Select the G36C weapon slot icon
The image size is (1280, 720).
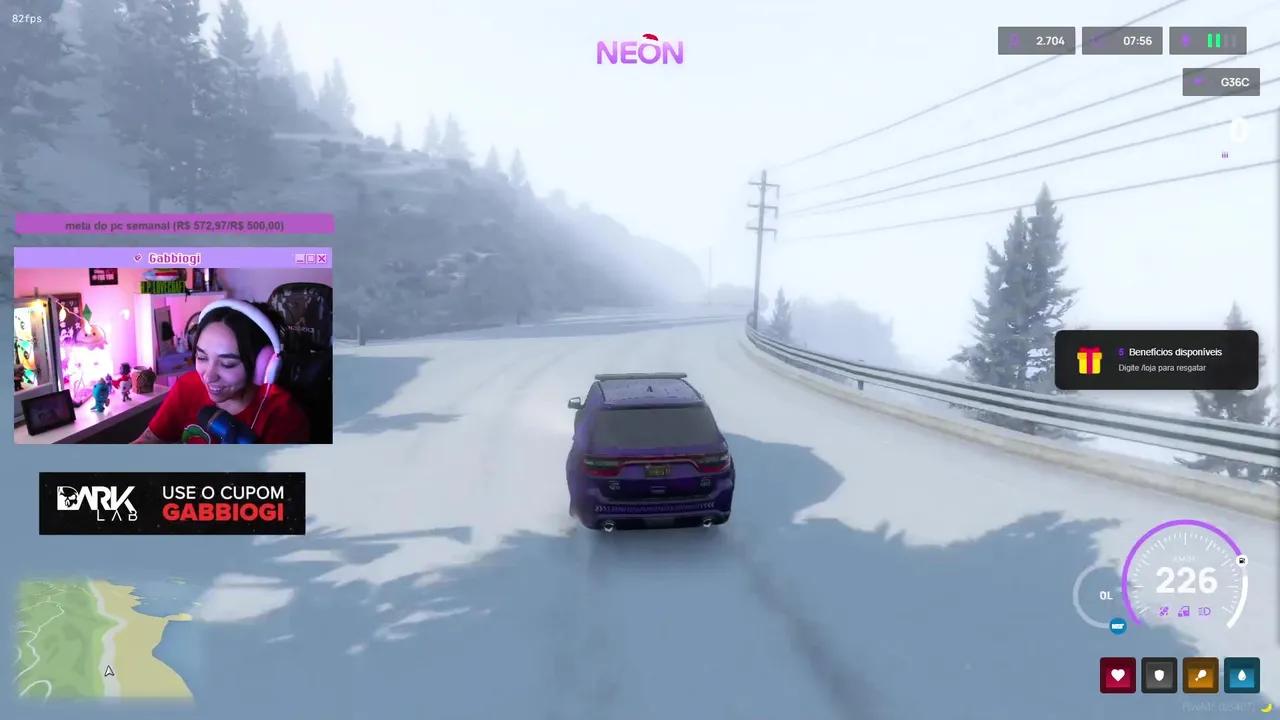pos(1220,82)
